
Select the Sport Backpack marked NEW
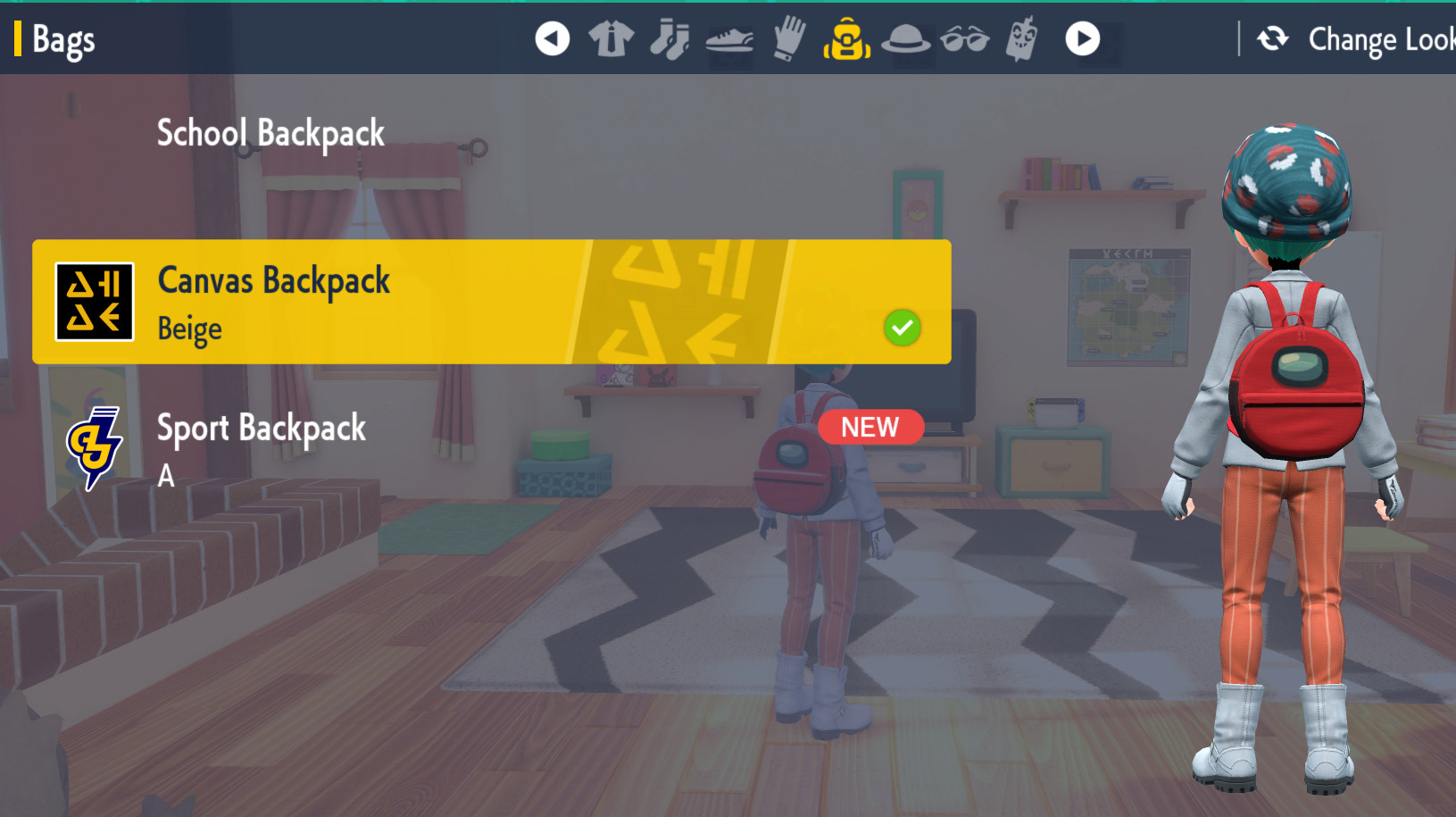point(262,429)
